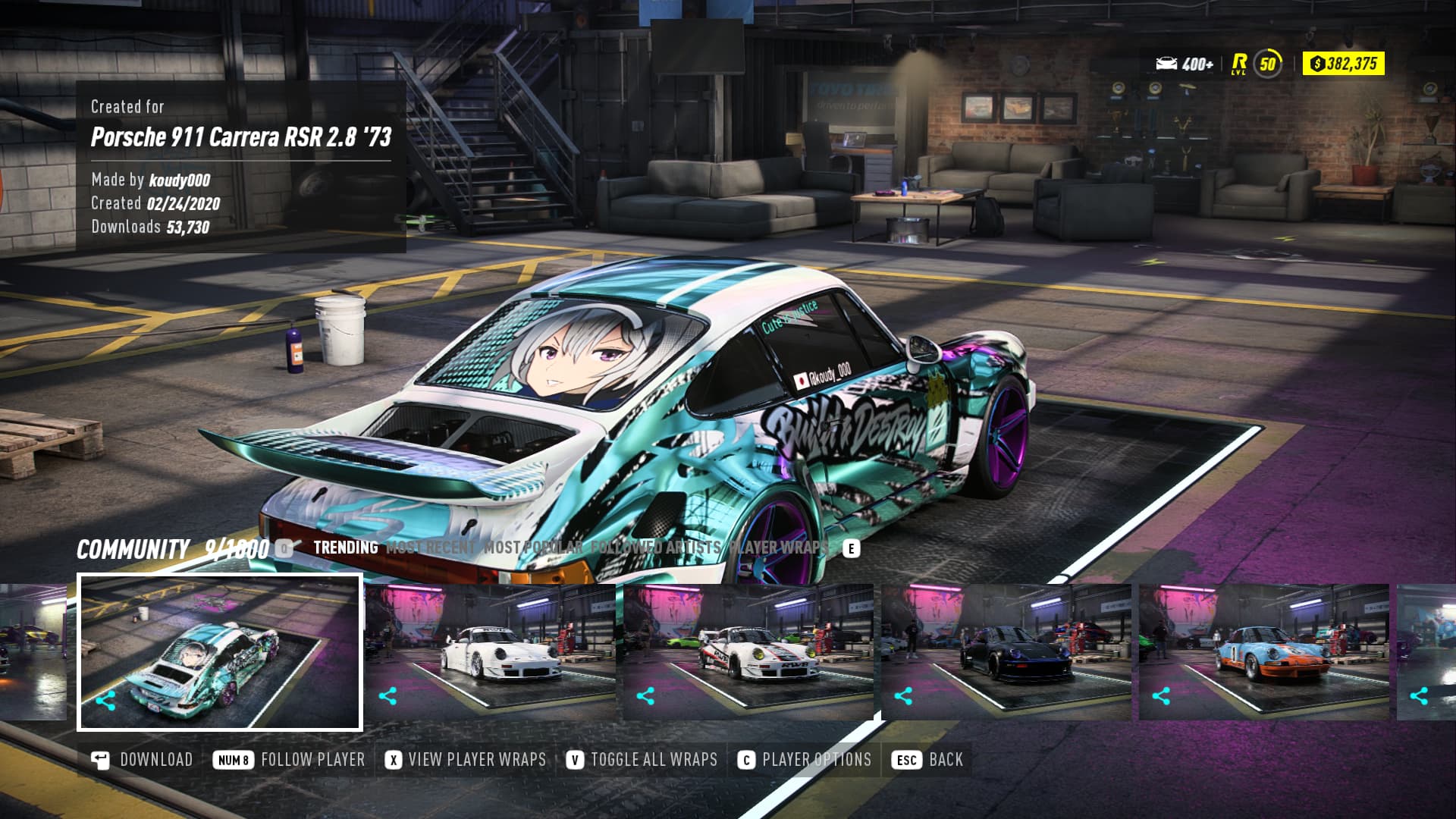Toggle All Wraps filter

(x=642, y=760)
